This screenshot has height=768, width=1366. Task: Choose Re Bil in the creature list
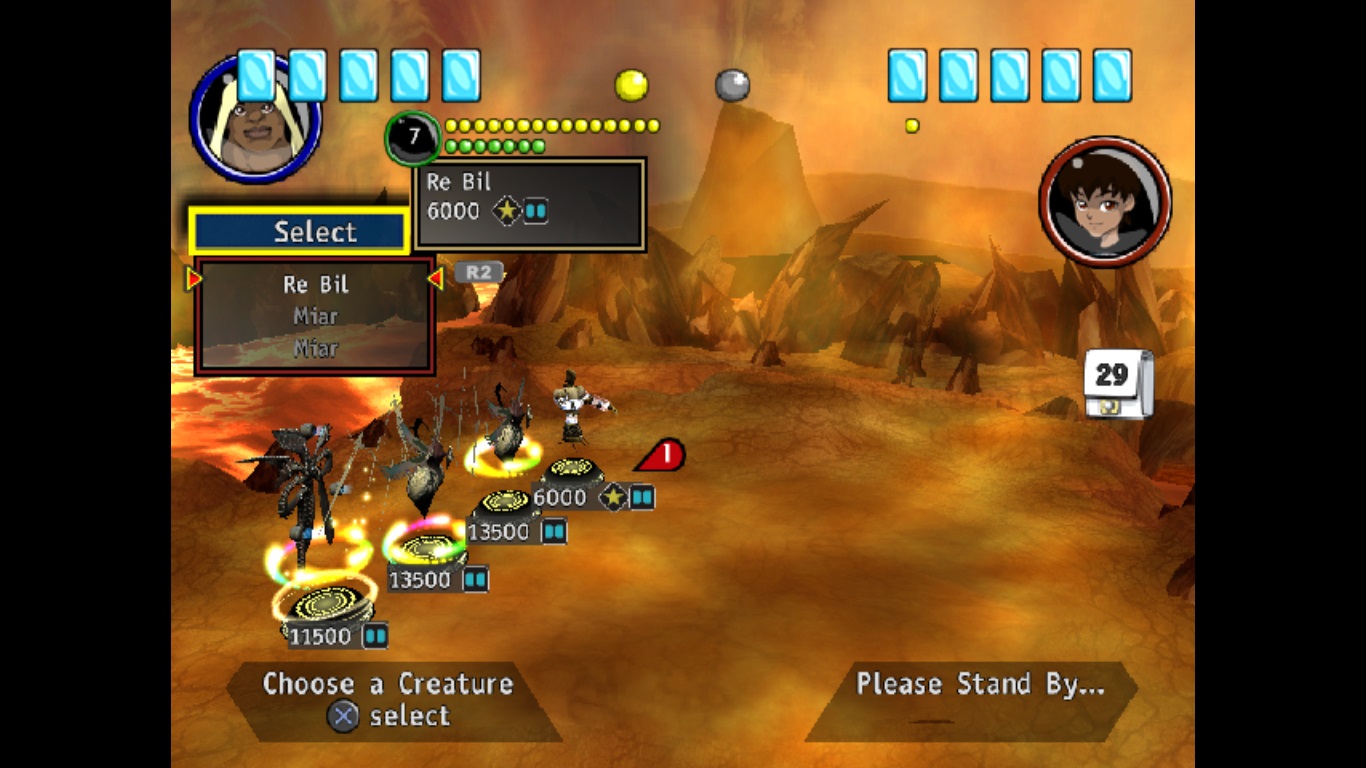[315, 285]
